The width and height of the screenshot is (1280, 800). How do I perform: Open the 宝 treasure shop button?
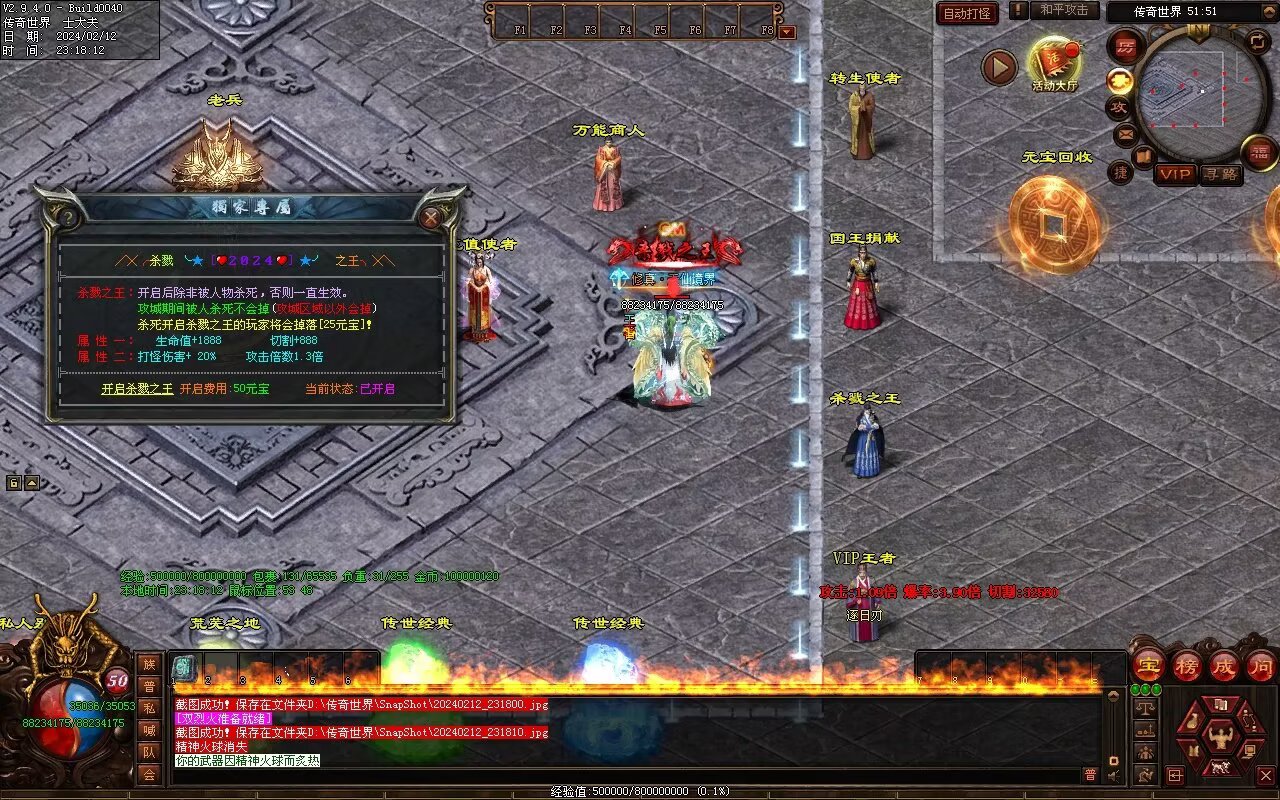click(x=1148, y=665)
